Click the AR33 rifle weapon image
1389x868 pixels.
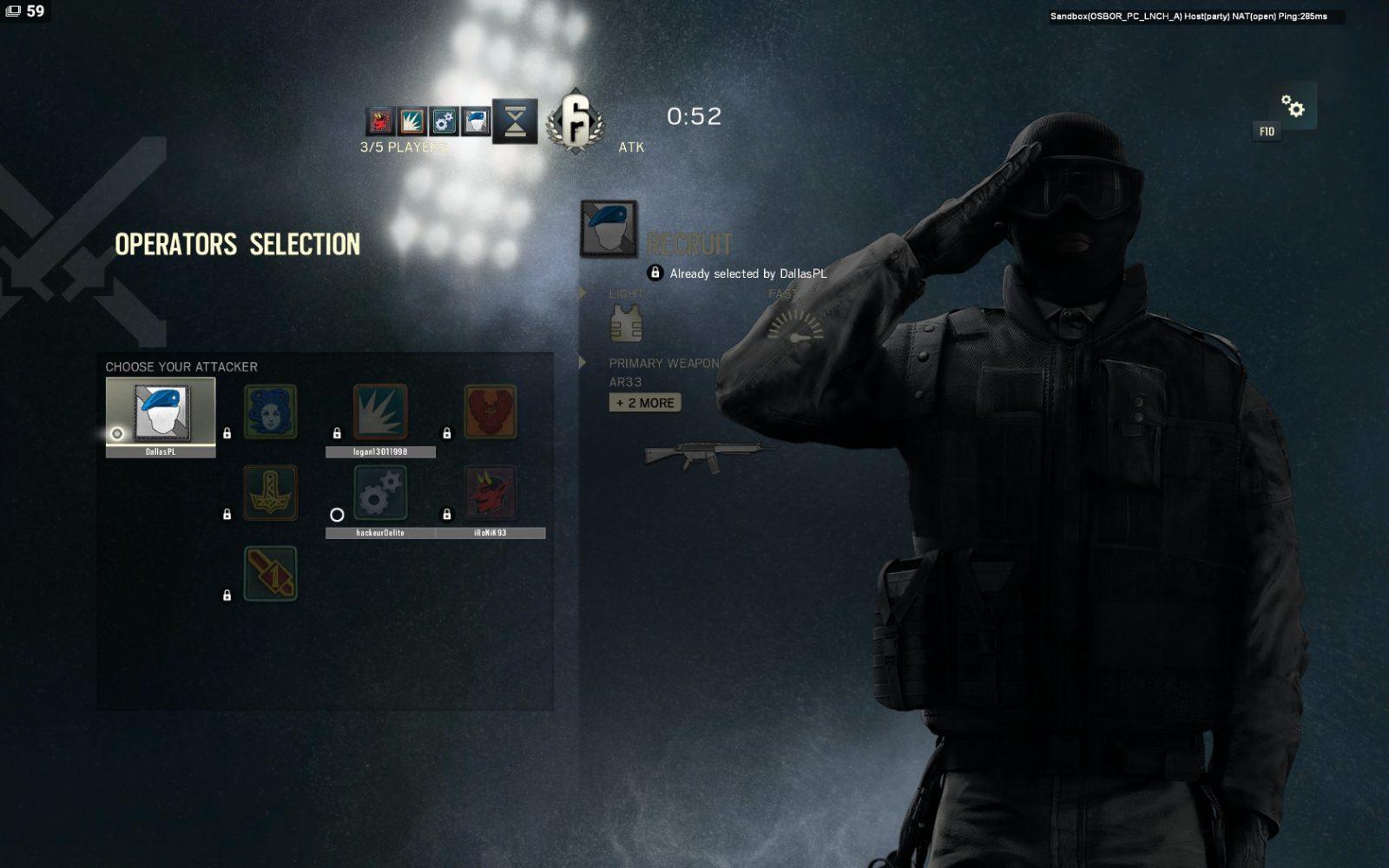pos(708,454)
